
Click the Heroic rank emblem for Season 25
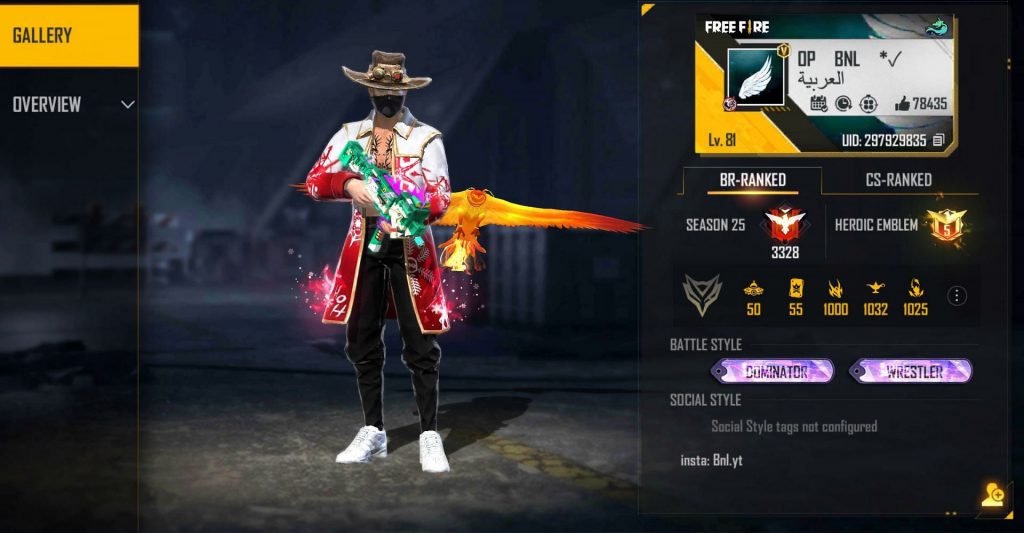(784, 223)
